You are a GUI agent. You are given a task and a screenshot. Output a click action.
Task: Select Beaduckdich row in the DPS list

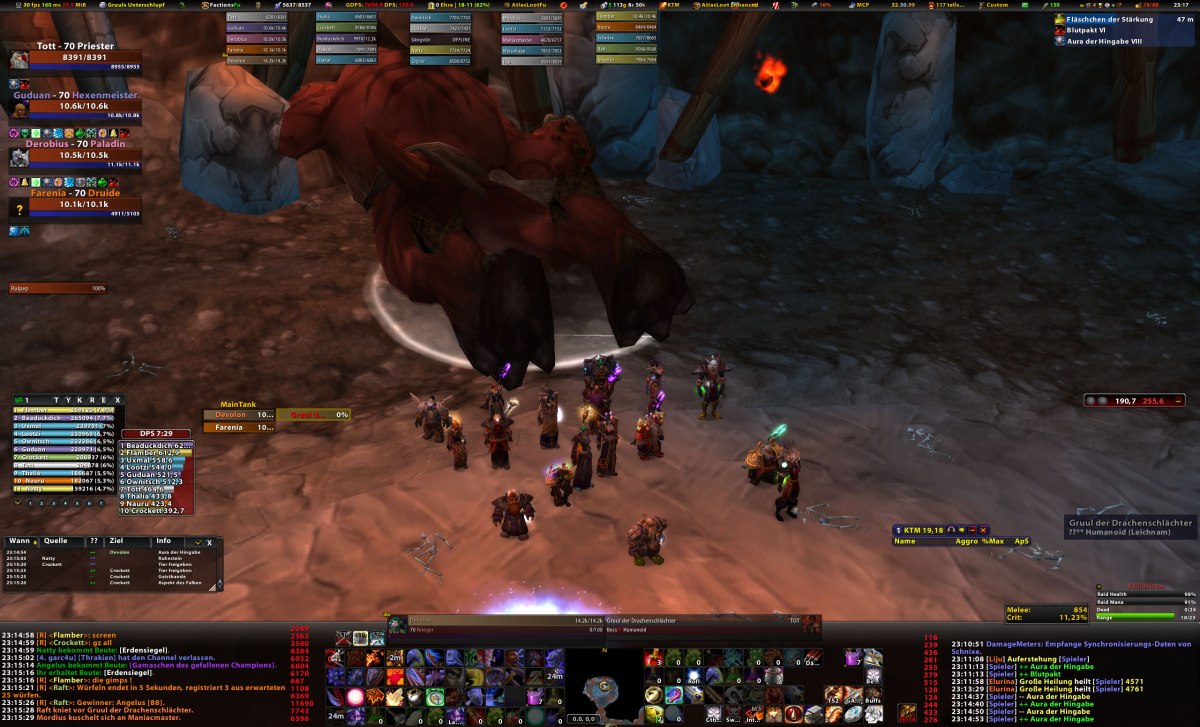tap(155, 445)
